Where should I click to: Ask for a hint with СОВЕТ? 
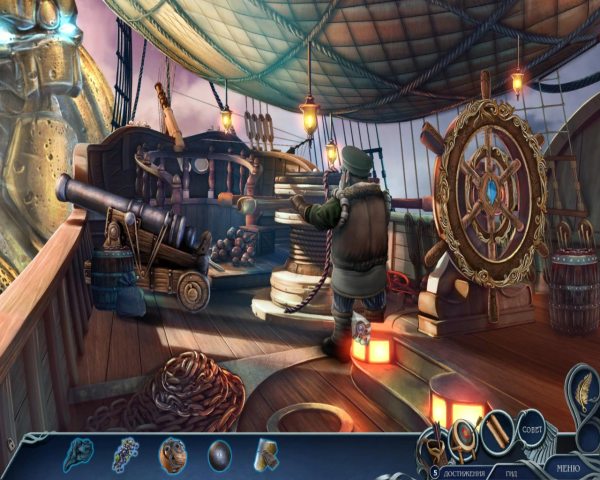pos(530,429)
